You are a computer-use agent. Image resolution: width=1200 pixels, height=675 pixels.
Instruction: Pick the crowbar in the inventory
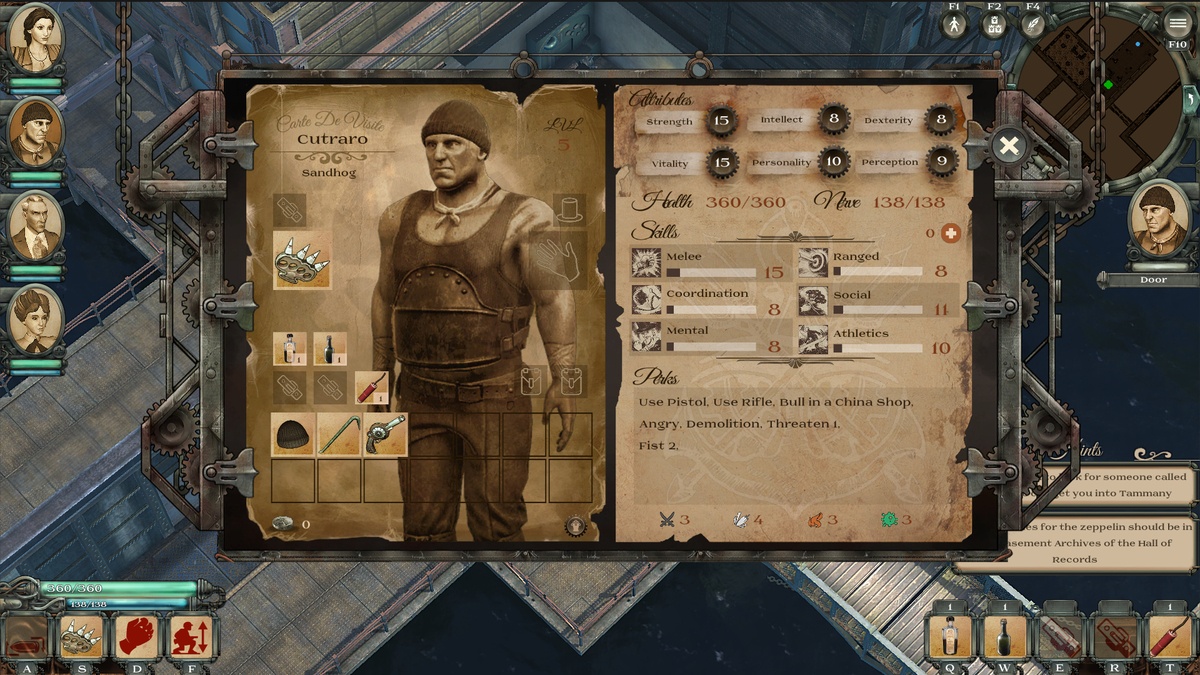pos(339,435)
